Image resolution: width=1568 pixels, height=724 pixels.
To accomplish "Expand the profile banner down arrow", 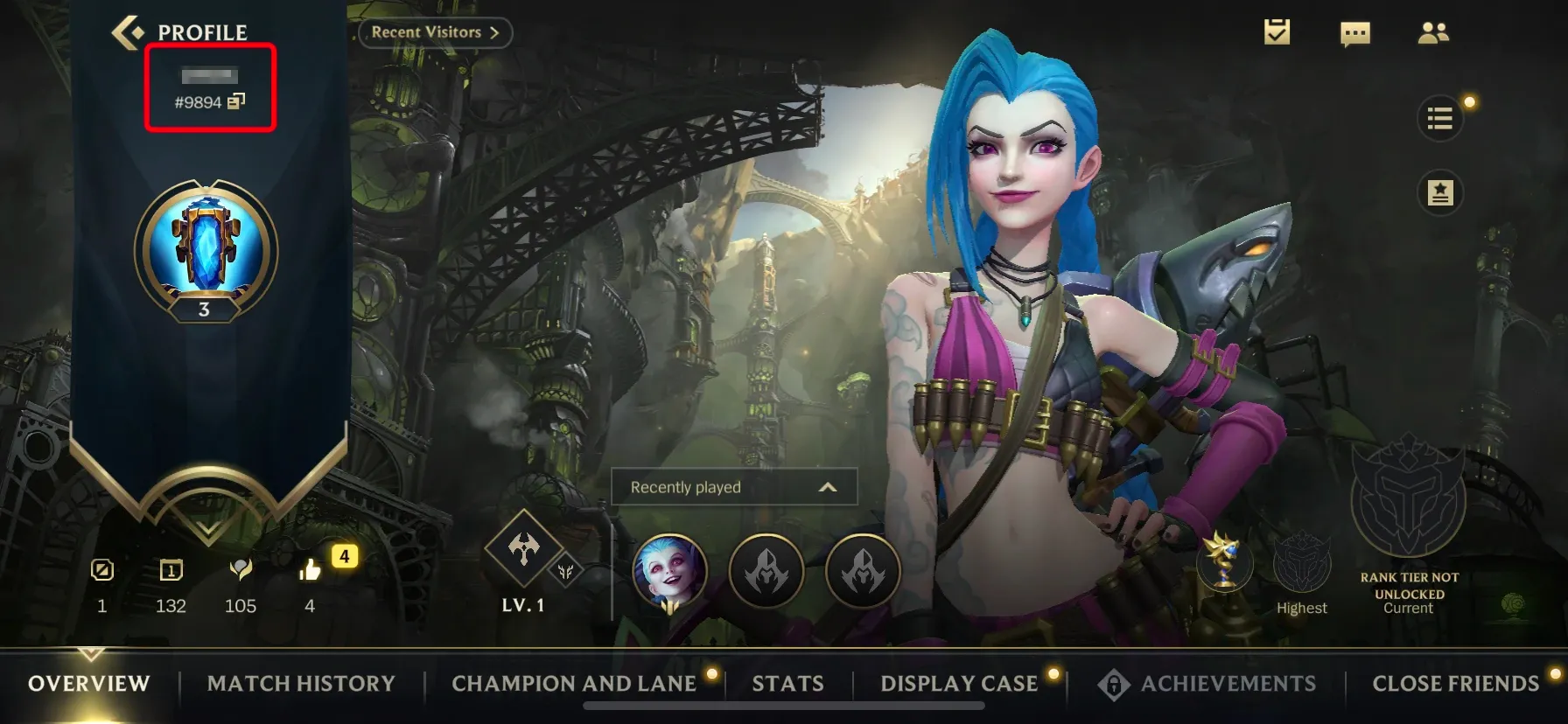I will click(x=207, y=528).
